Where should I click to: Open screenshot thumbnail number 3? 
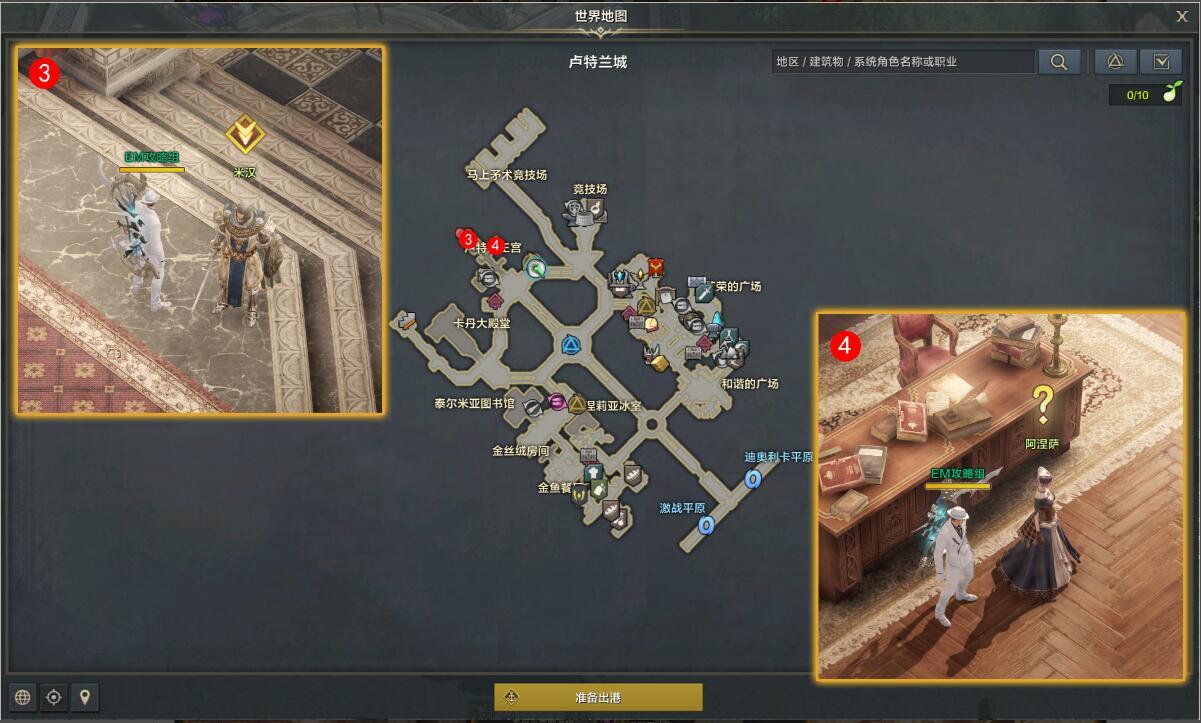(x=200, y=229)
